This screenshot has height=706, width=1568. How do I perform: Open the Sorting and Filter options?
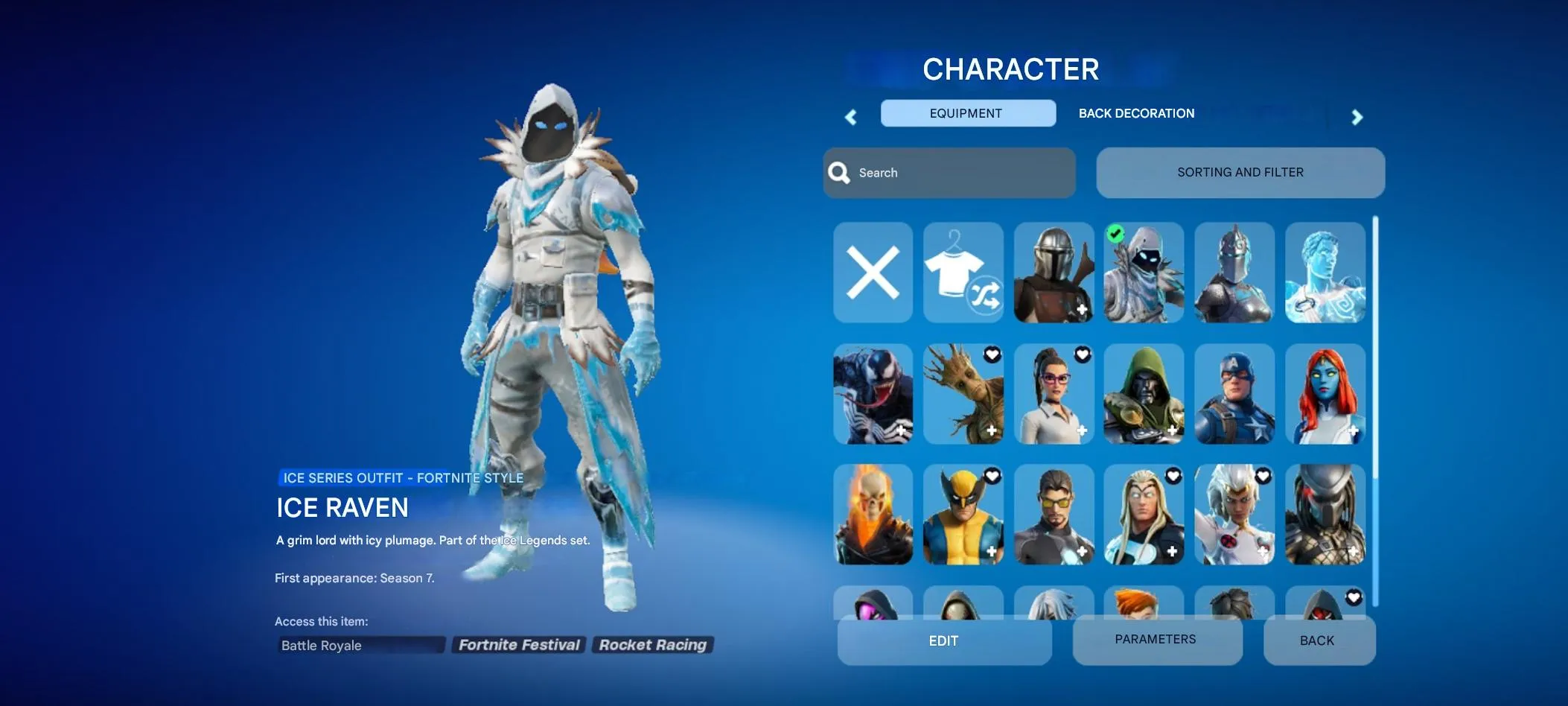[x=1240, y=172]
